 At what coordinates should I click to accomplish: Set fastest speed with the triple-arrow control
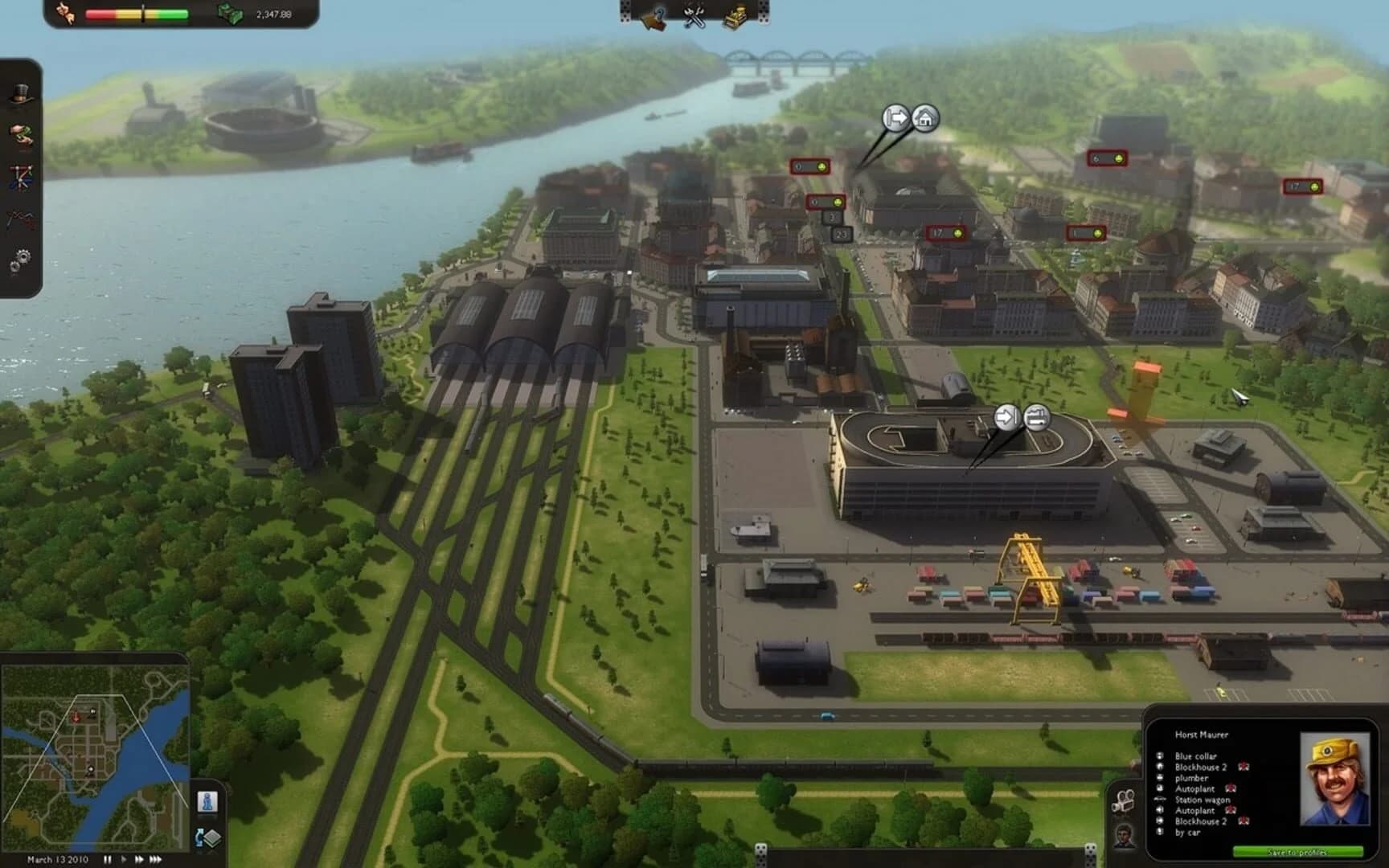coord(155,859)
